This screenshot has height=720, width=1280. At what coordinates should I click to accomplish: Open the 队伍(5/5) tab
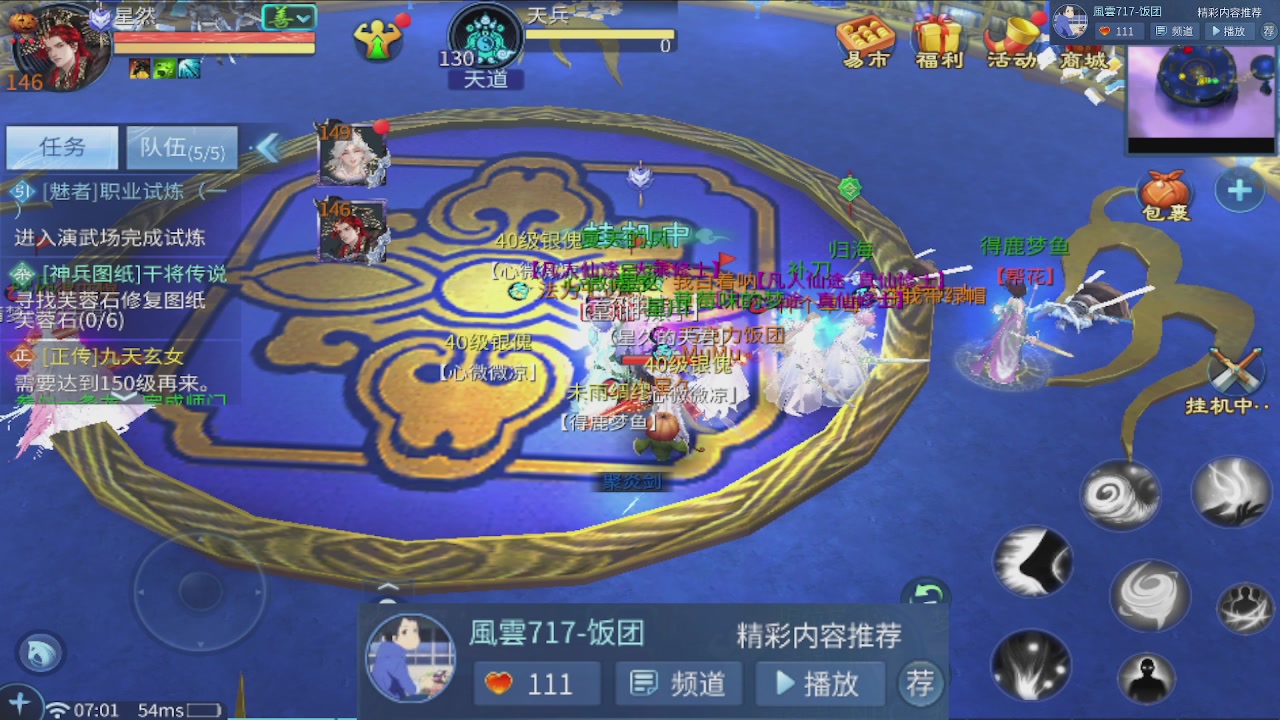180,146
